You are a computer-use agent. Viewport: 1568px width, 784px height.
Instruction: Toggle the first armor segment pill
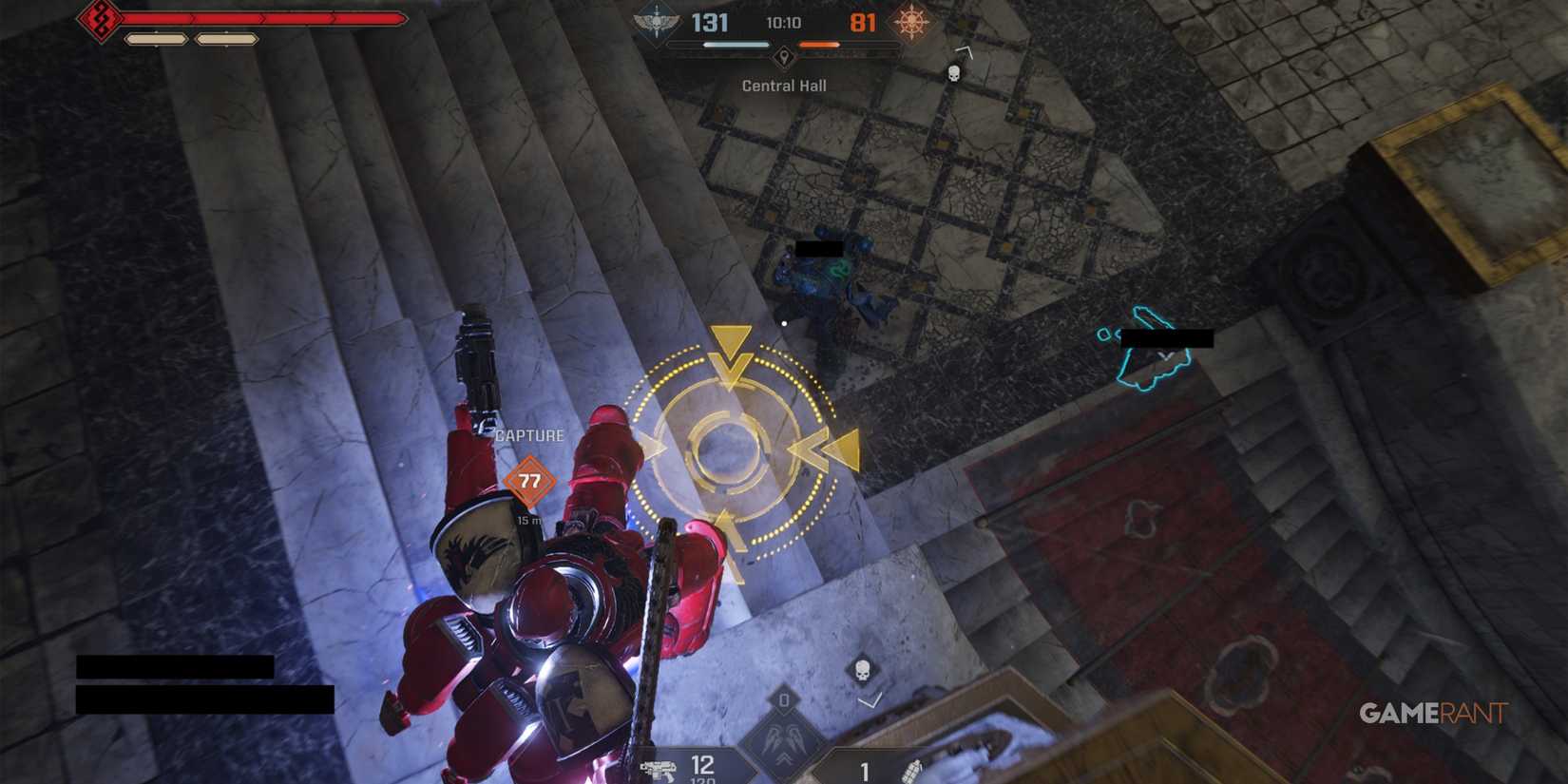pos(157,40)
